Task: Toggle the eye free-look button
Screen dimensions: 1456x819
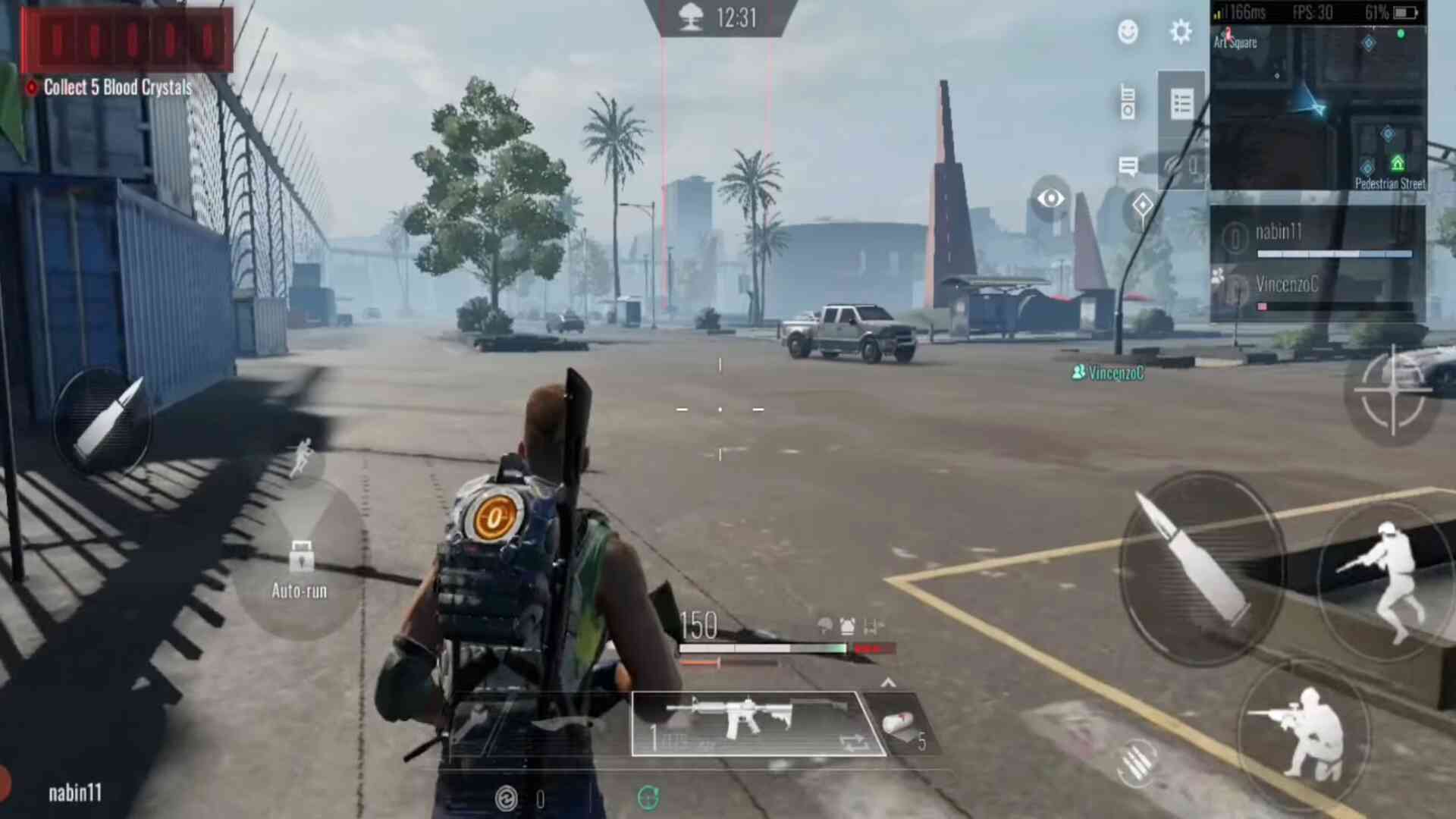Action: coord(1050,199)
